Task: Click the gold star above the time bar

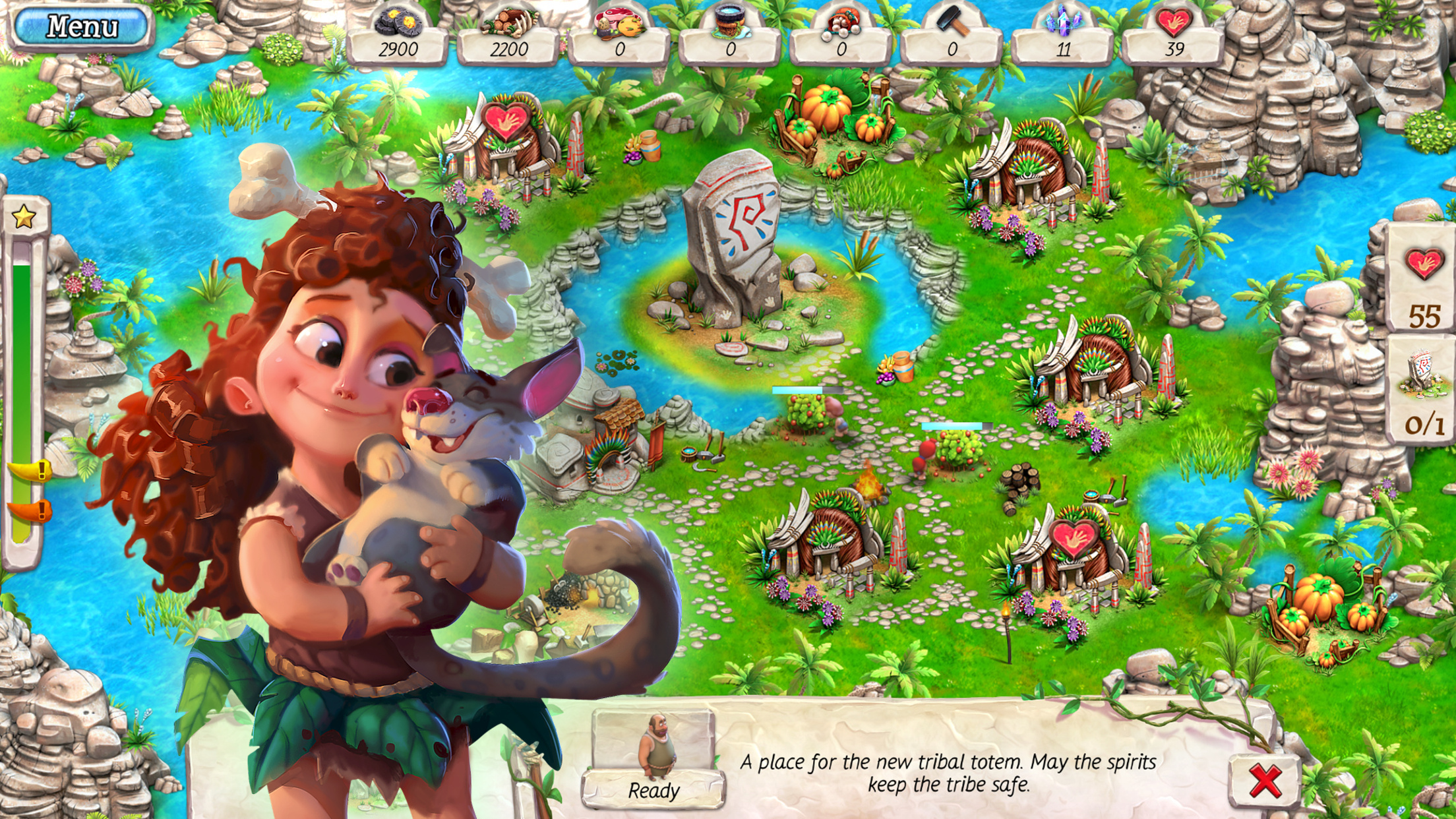Action: (x=24, y=216)
